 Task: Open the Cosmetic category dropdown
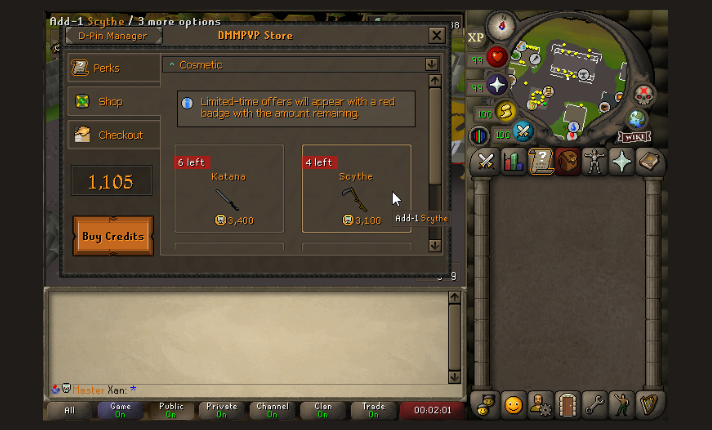click(x=432, y=64)
